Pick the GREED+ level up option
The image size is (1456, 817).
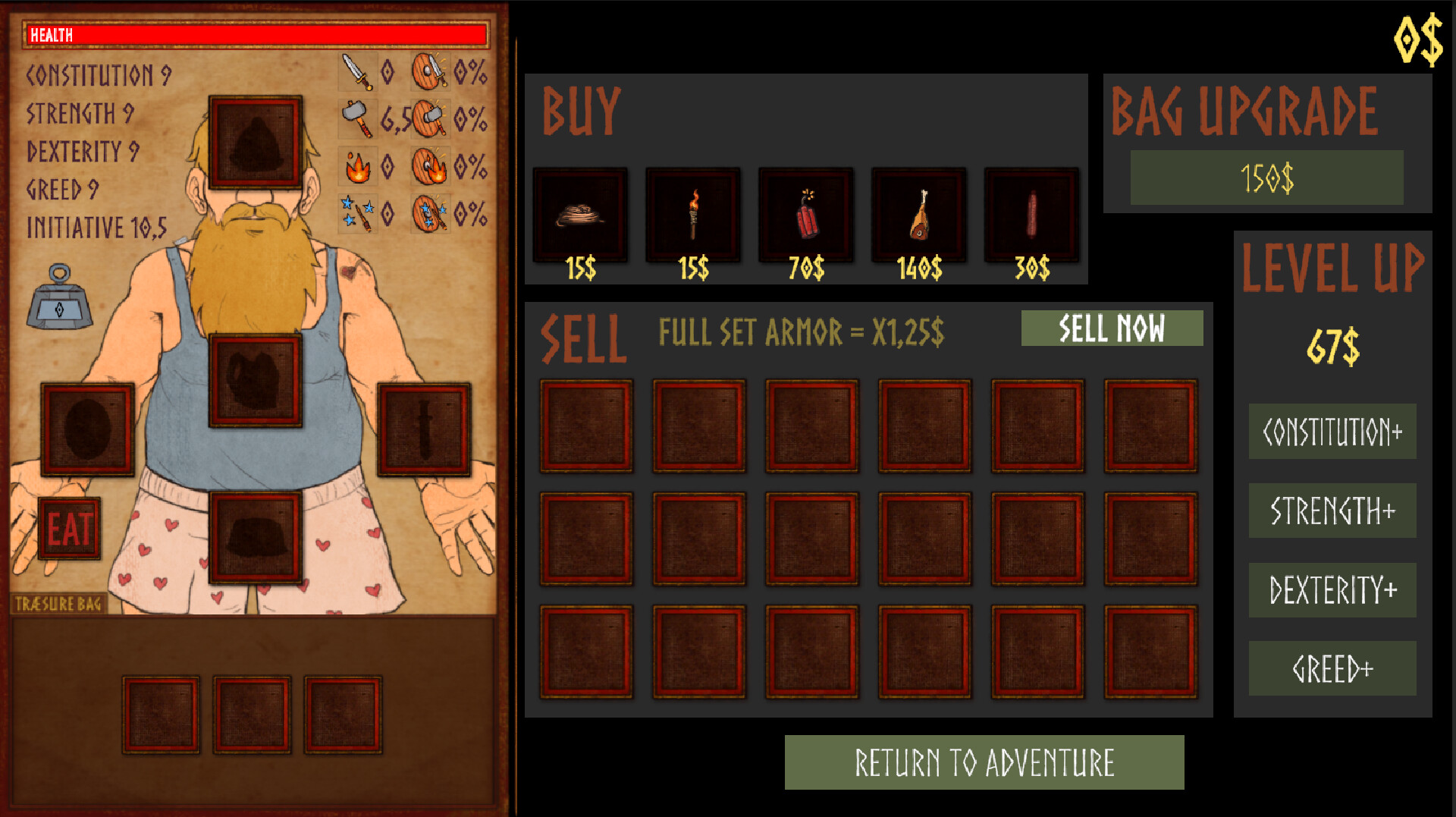point(1332,668)
